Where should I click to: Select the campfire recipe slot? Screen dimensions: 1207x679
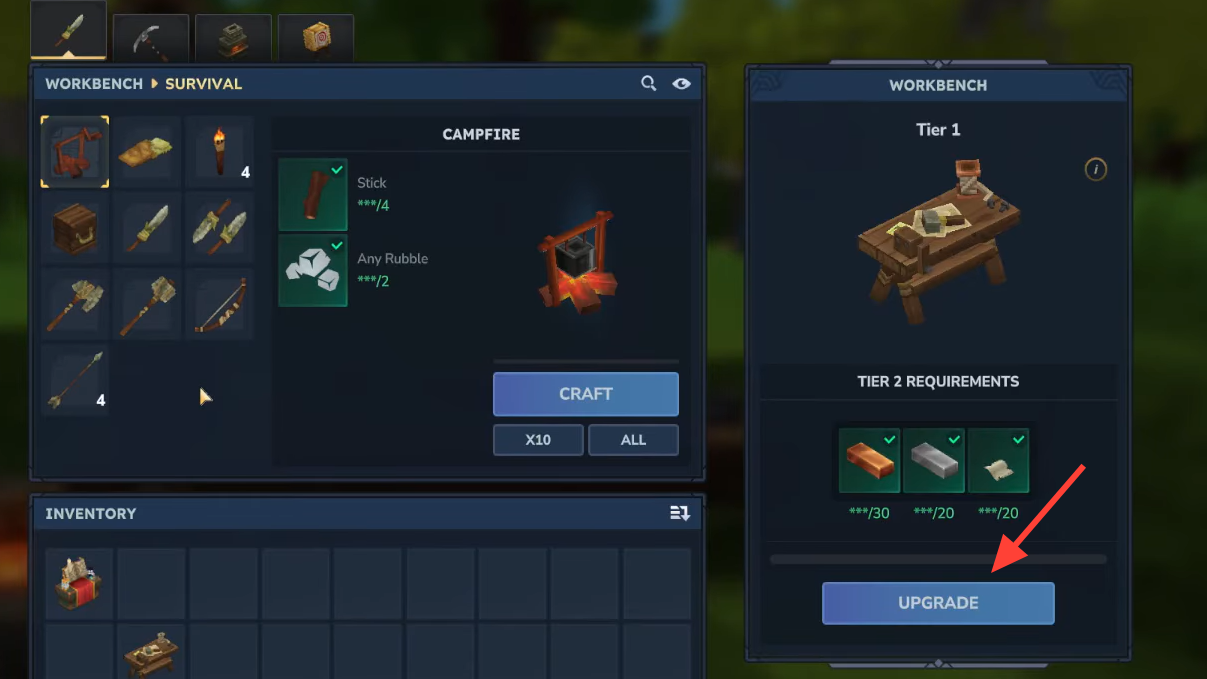75,152
